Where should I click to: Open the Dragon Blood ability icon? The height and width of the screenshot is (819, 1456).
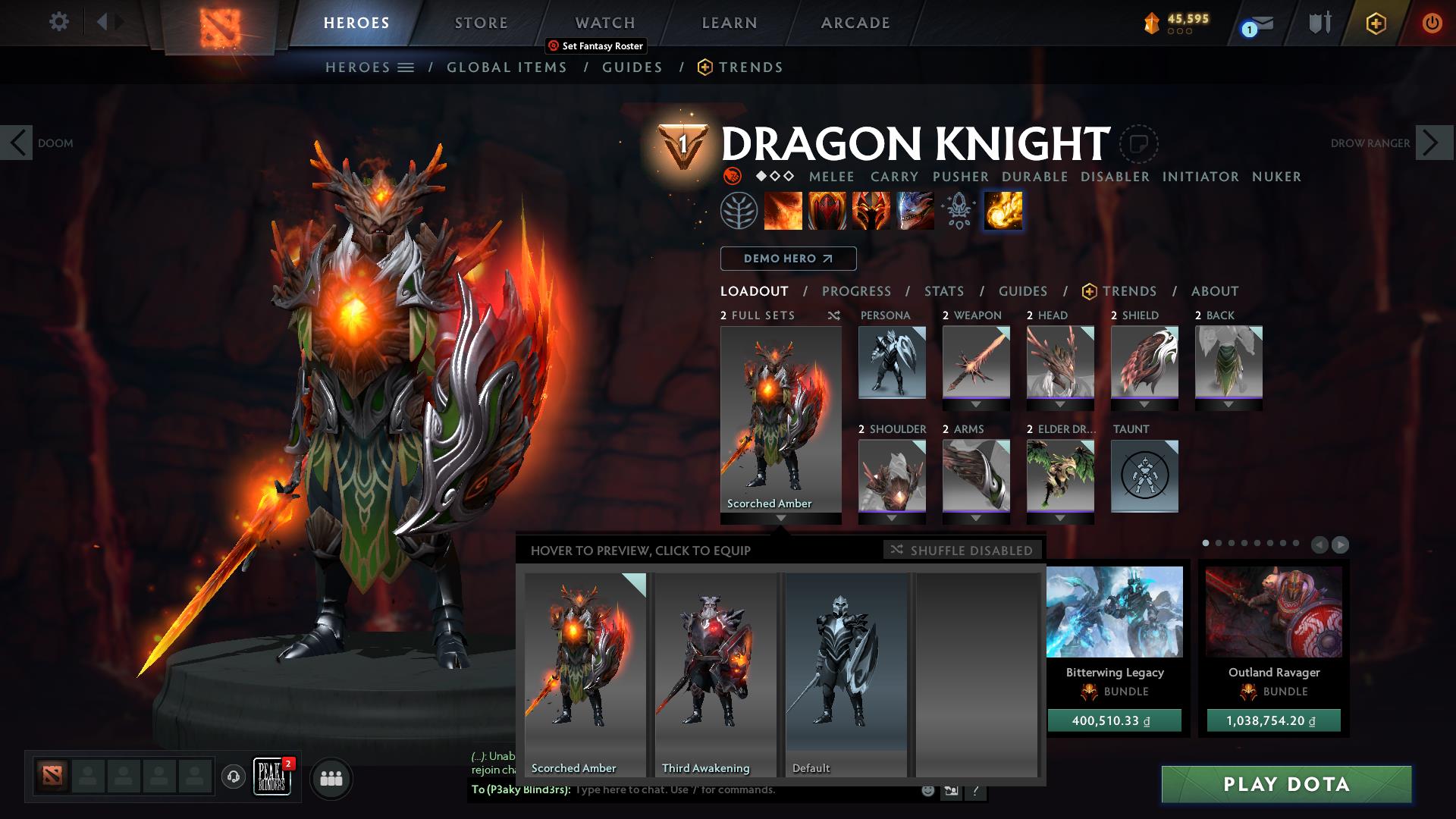[825, 211]
